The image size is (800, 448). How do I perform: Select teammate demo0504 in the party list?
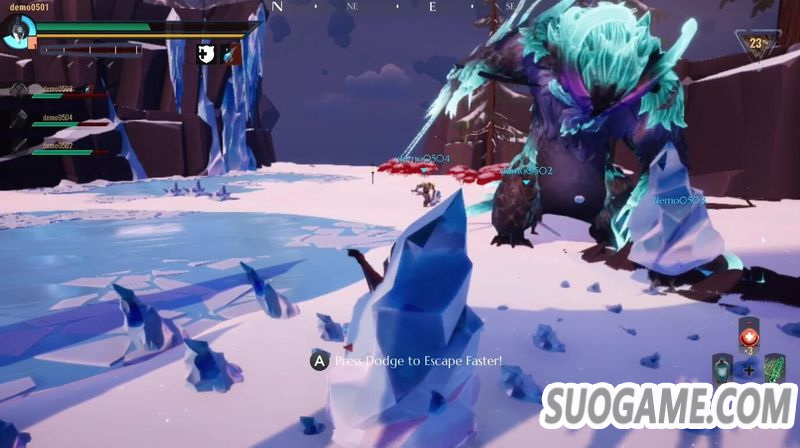point(58,119)
